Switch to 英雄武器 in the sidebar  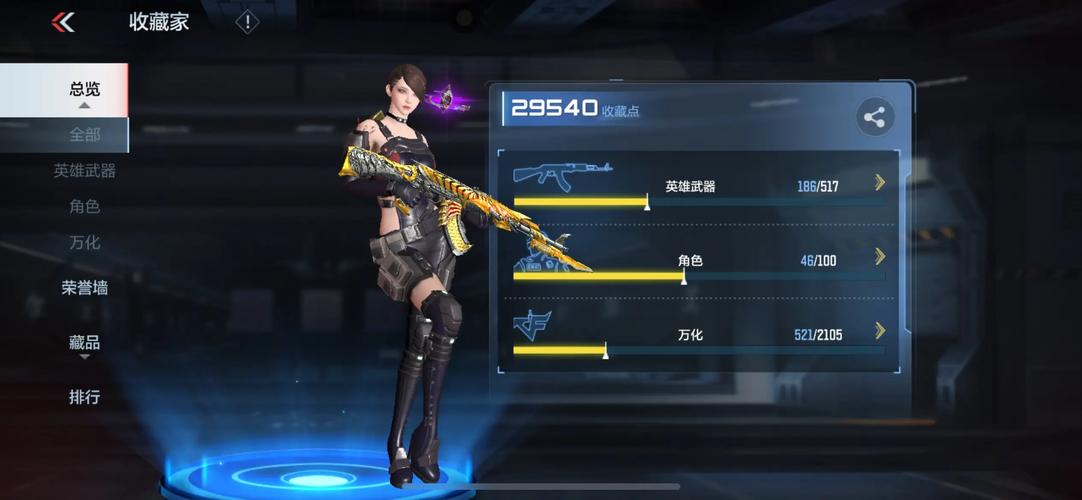(84, 171)
